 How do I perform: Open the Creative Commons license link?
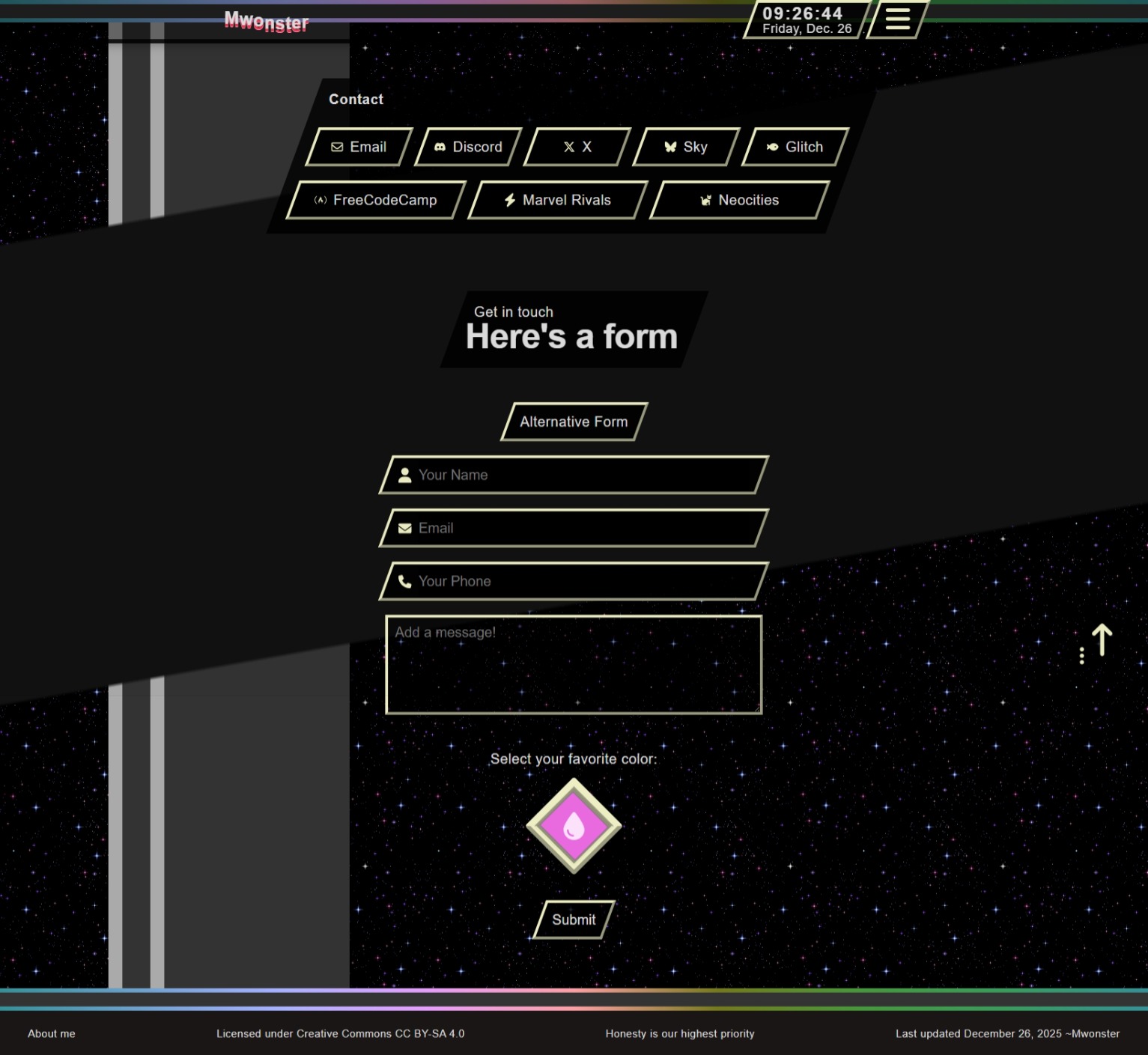pyautogui.click(x=341, y=1033)
